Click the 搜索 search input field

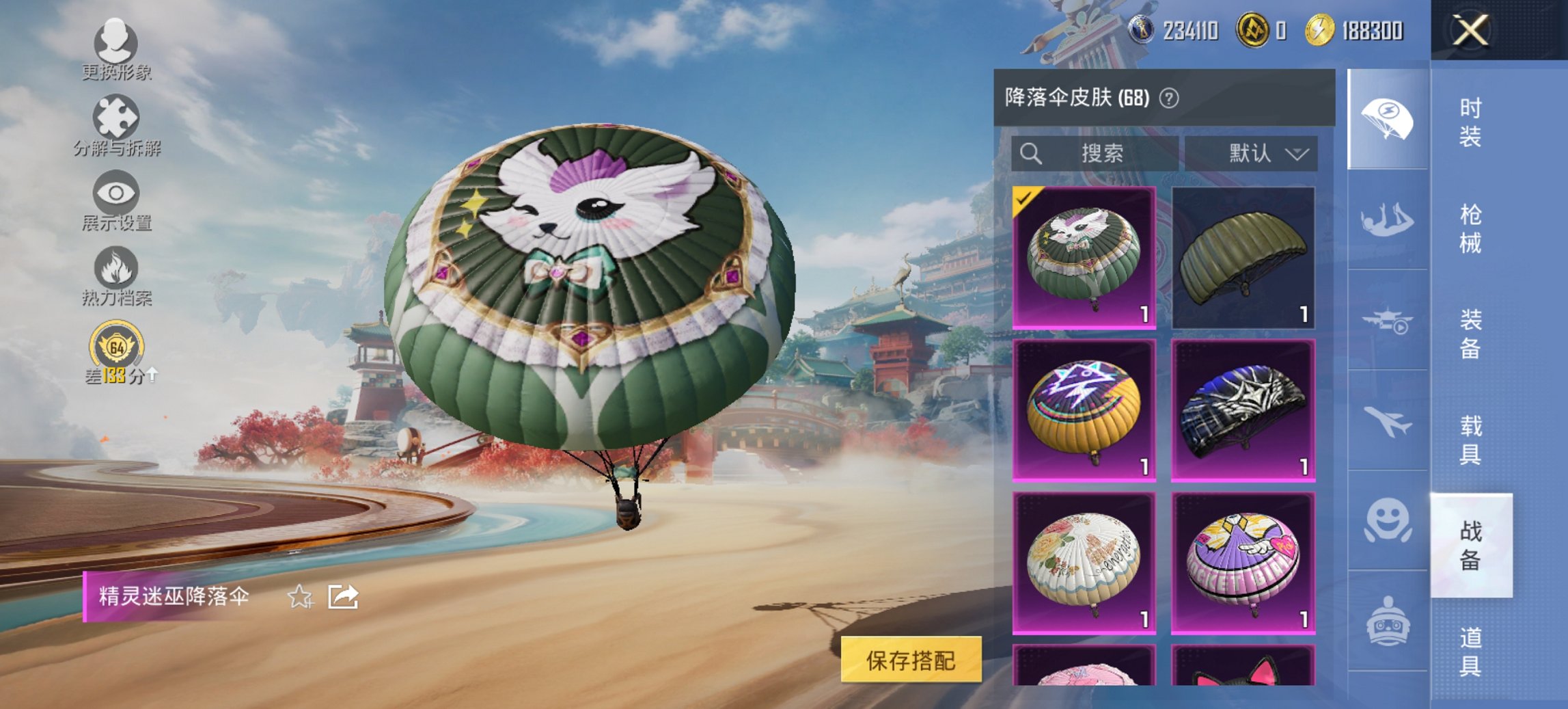(x=1093, y=153)
